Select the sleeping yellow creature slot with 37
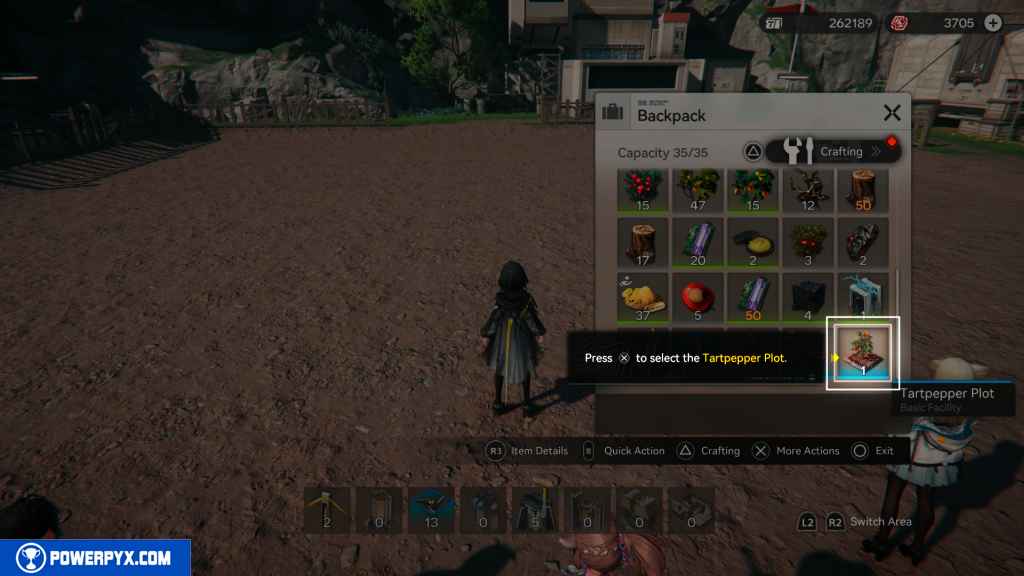Screen dimensions: 1024x576 point(644,298)
